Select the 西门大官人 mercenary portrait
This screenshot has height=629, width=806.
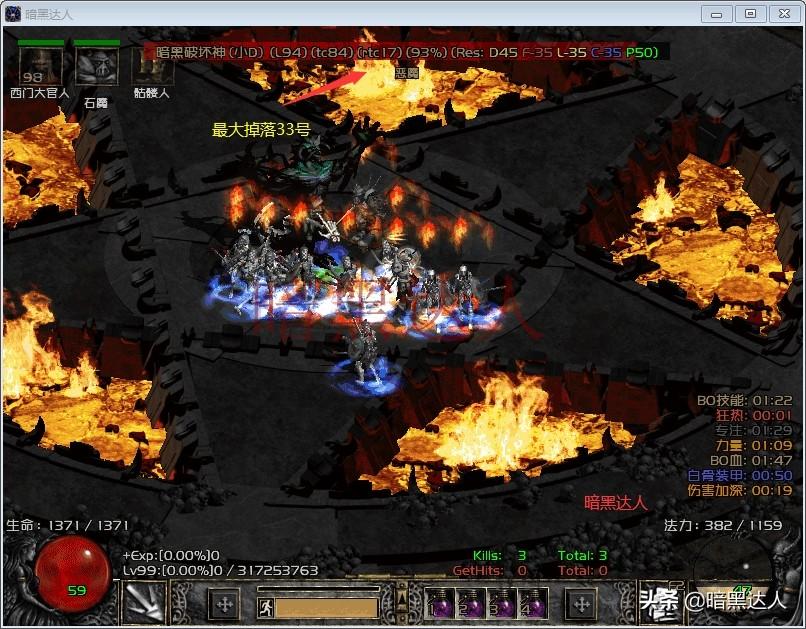(x=40, y=67)
